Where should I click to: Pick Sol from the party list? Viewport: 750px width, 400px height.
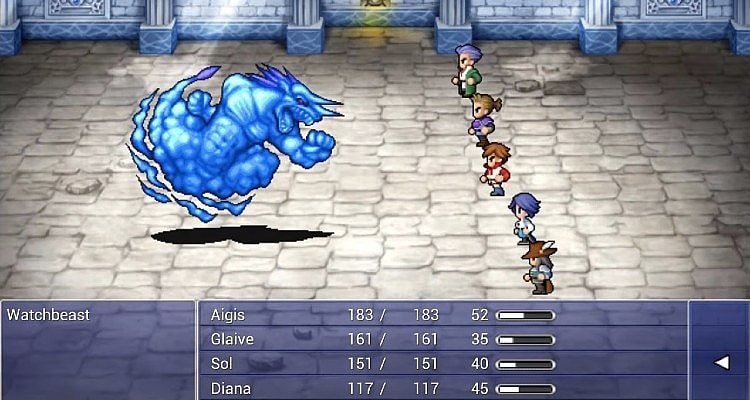(222, 363)
